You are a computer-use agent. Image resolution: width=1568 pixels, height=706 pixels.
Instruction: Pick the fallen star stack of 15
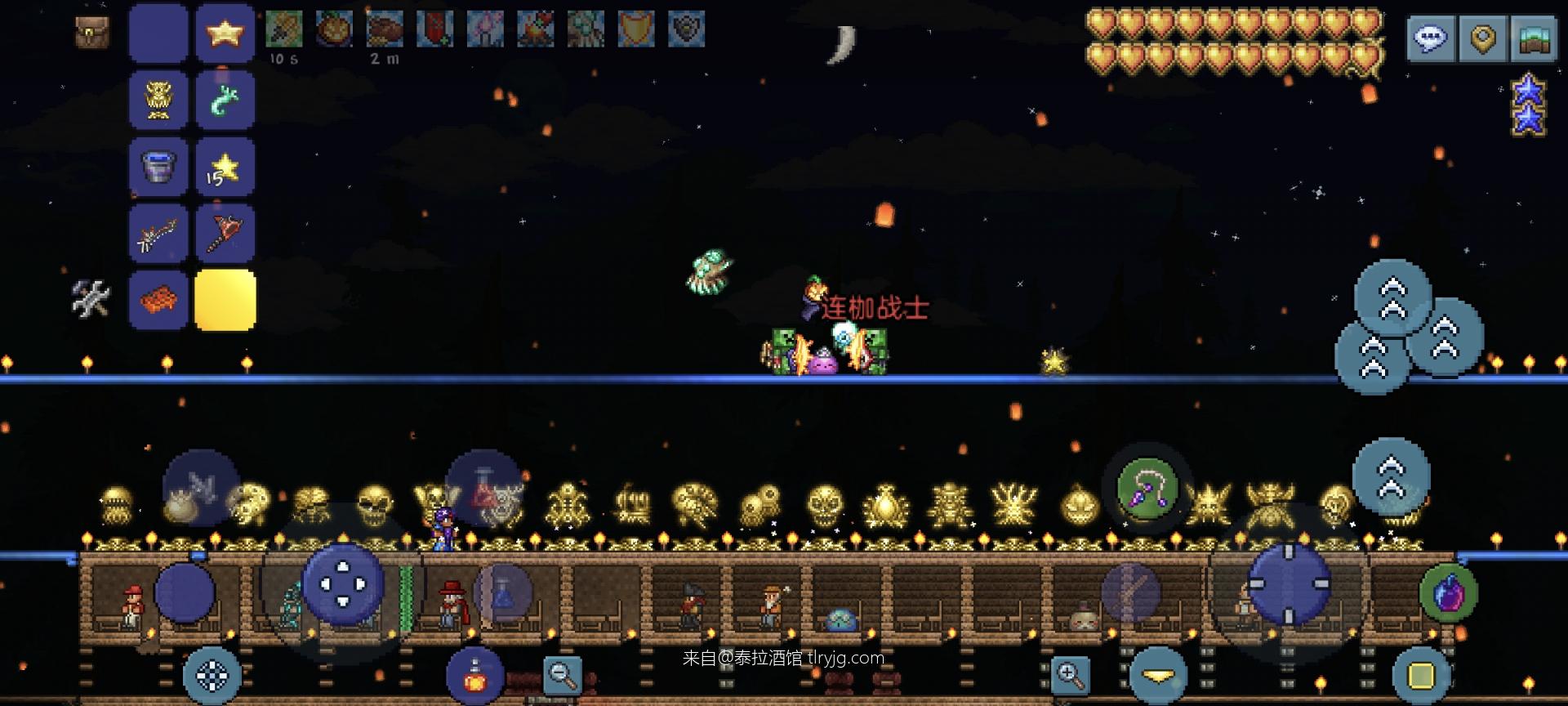click(225, 168)
